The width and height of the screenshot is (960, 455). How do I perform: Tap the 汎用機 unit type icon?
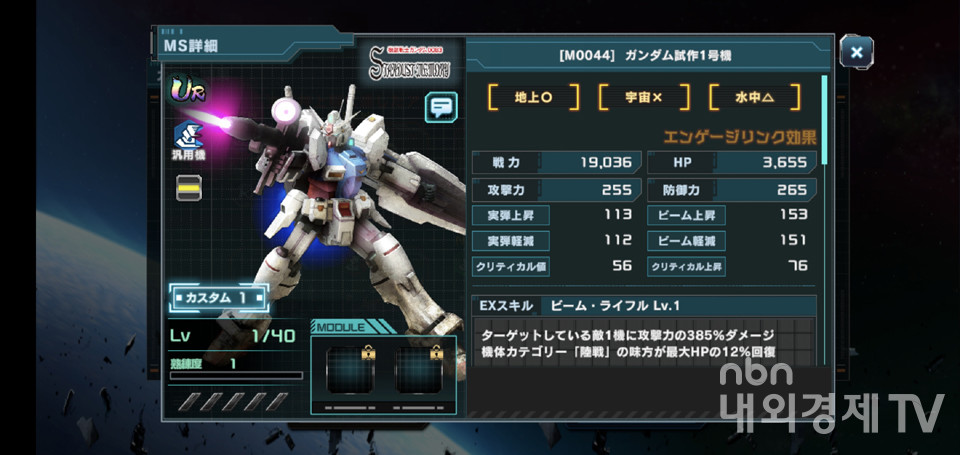click(x=189, y=141)
